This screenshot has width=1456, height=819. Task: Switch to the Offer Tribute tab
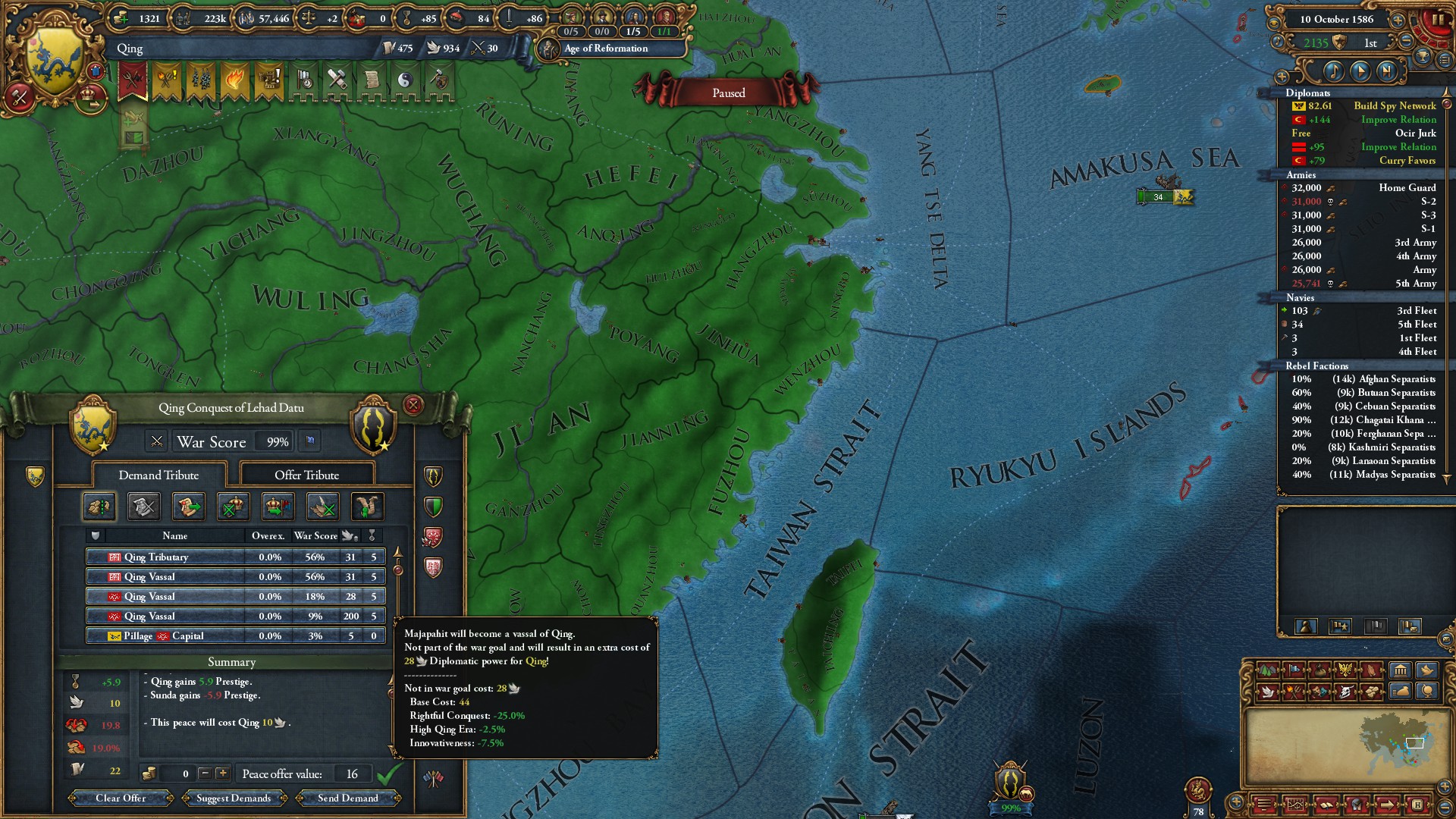tap(306, 475)
